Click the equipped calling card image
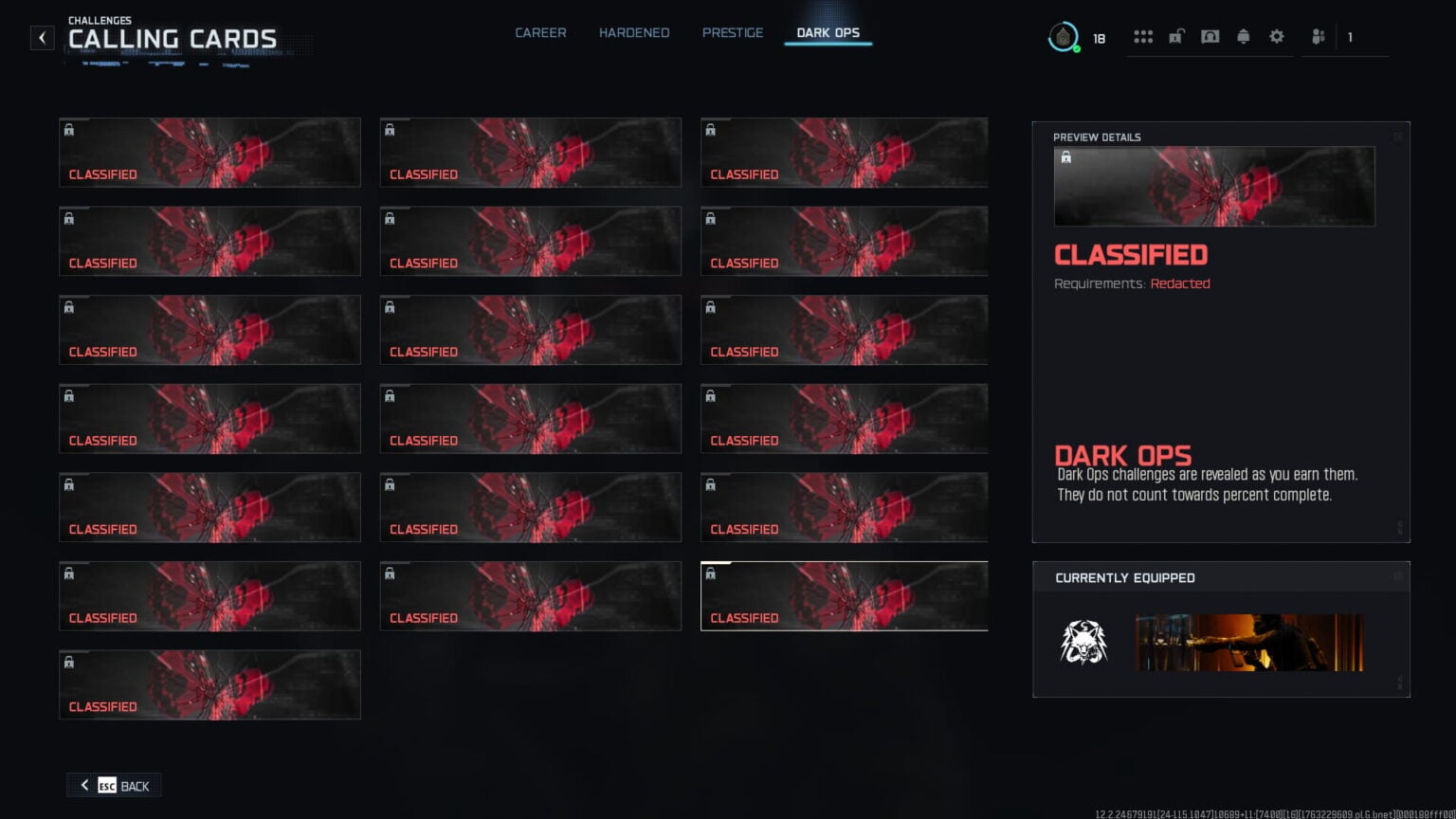The width and height of the screenshot is (1456, 819). pos(1248,642)
